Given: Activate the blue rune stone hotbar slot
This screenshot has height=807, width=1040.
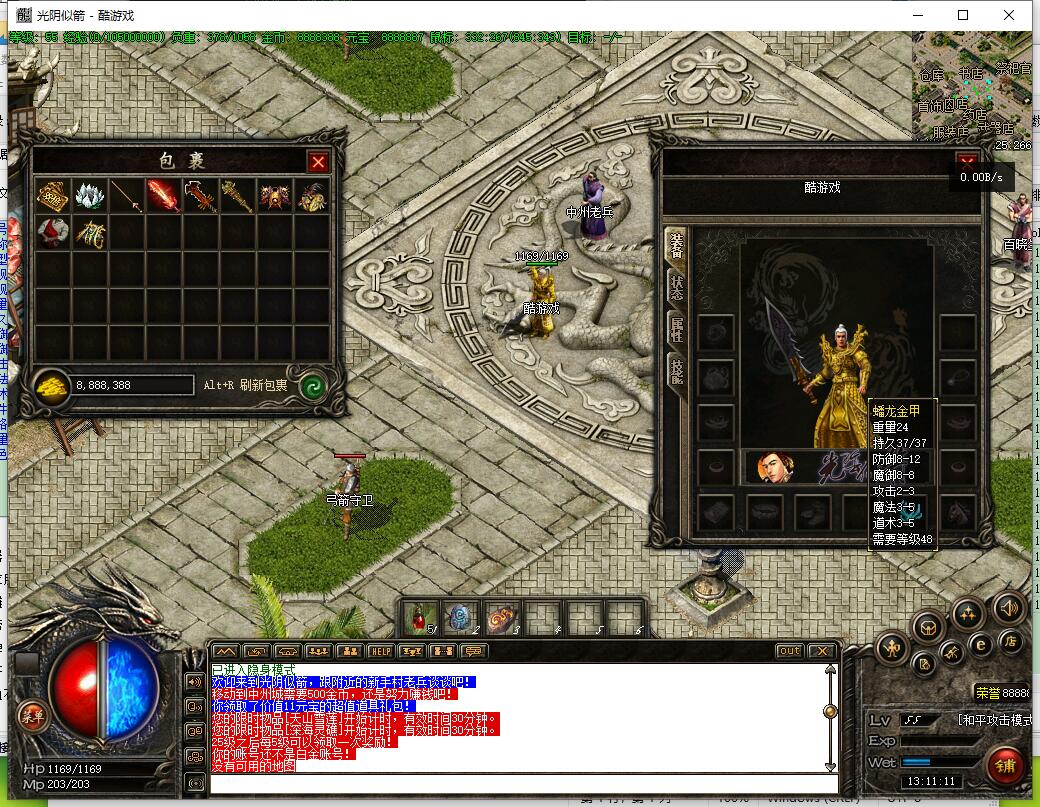Looking at the screenshot, I should pyautogui.click(x=460, y=618).
